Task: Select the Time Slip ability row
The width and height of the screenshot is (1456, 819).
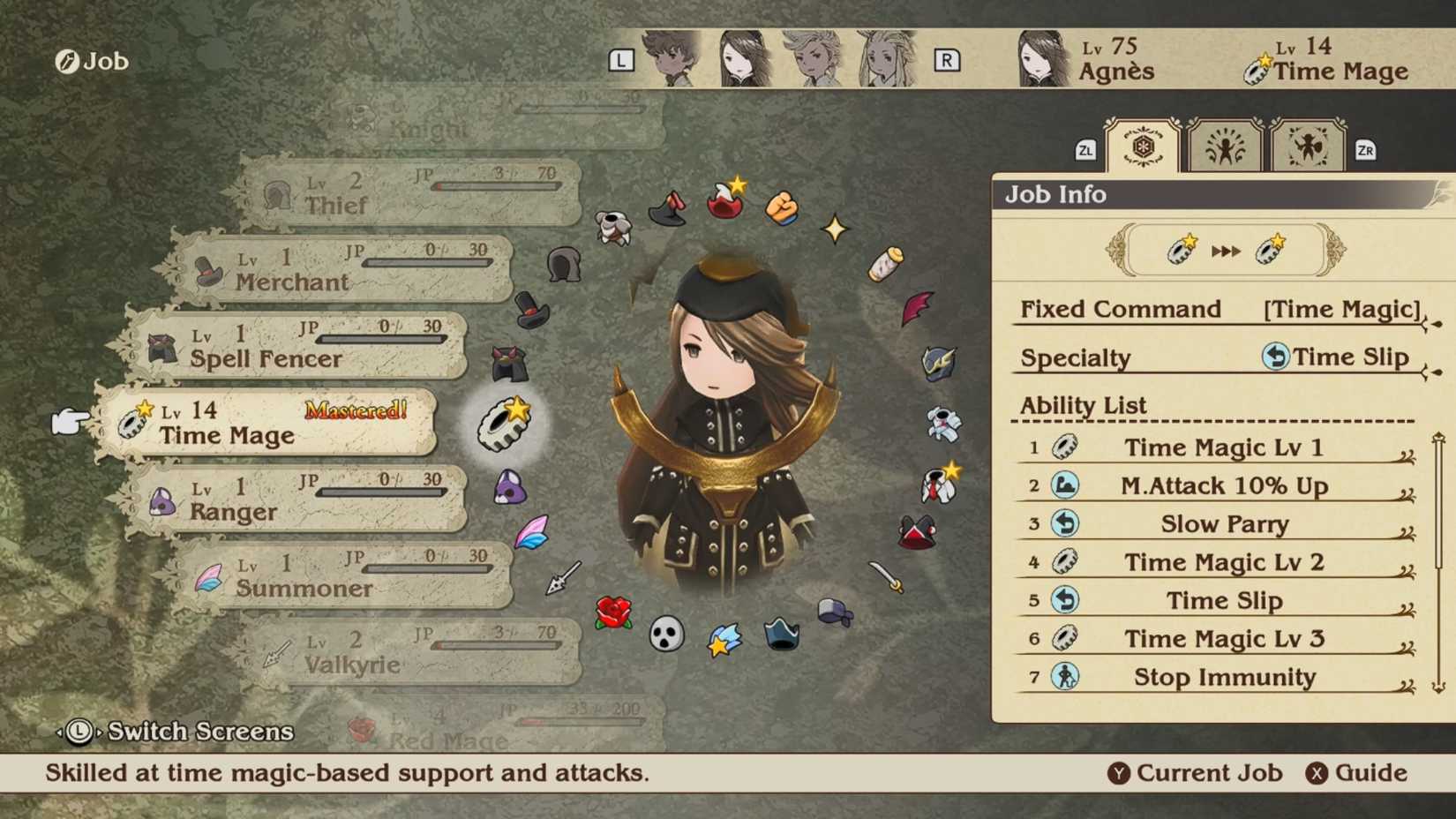Action: pyautogui.click(x=1223, y=601)
